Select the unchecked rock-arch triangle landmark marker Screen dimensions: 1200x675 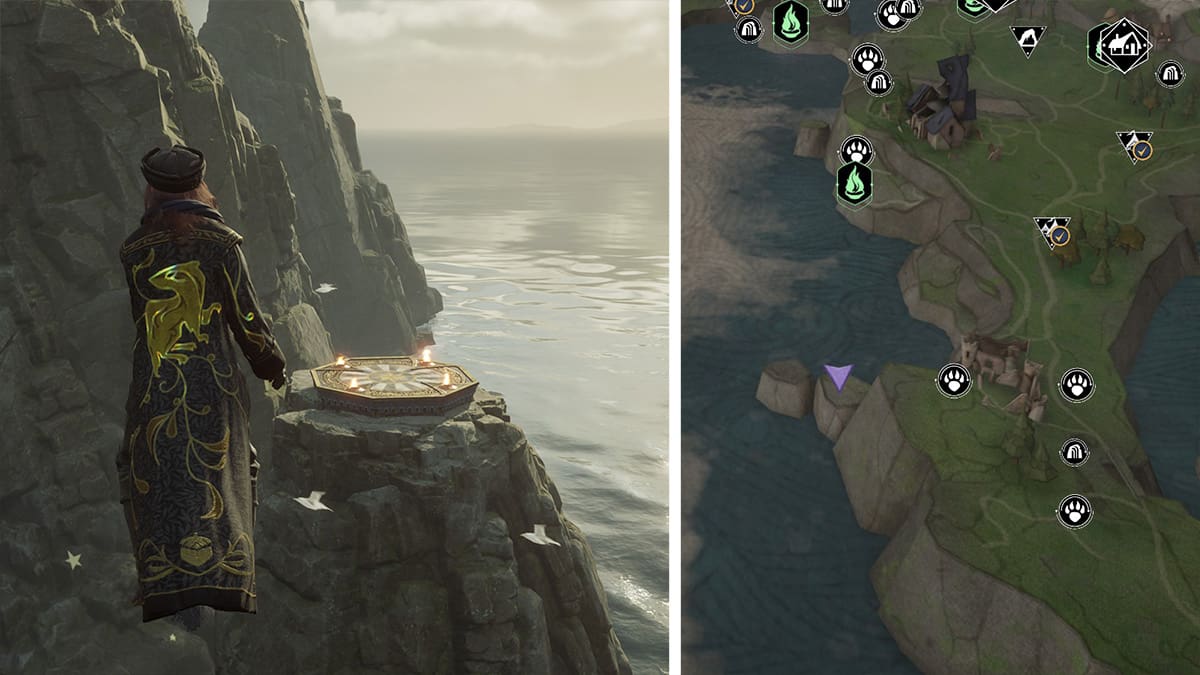[1027, 39]
